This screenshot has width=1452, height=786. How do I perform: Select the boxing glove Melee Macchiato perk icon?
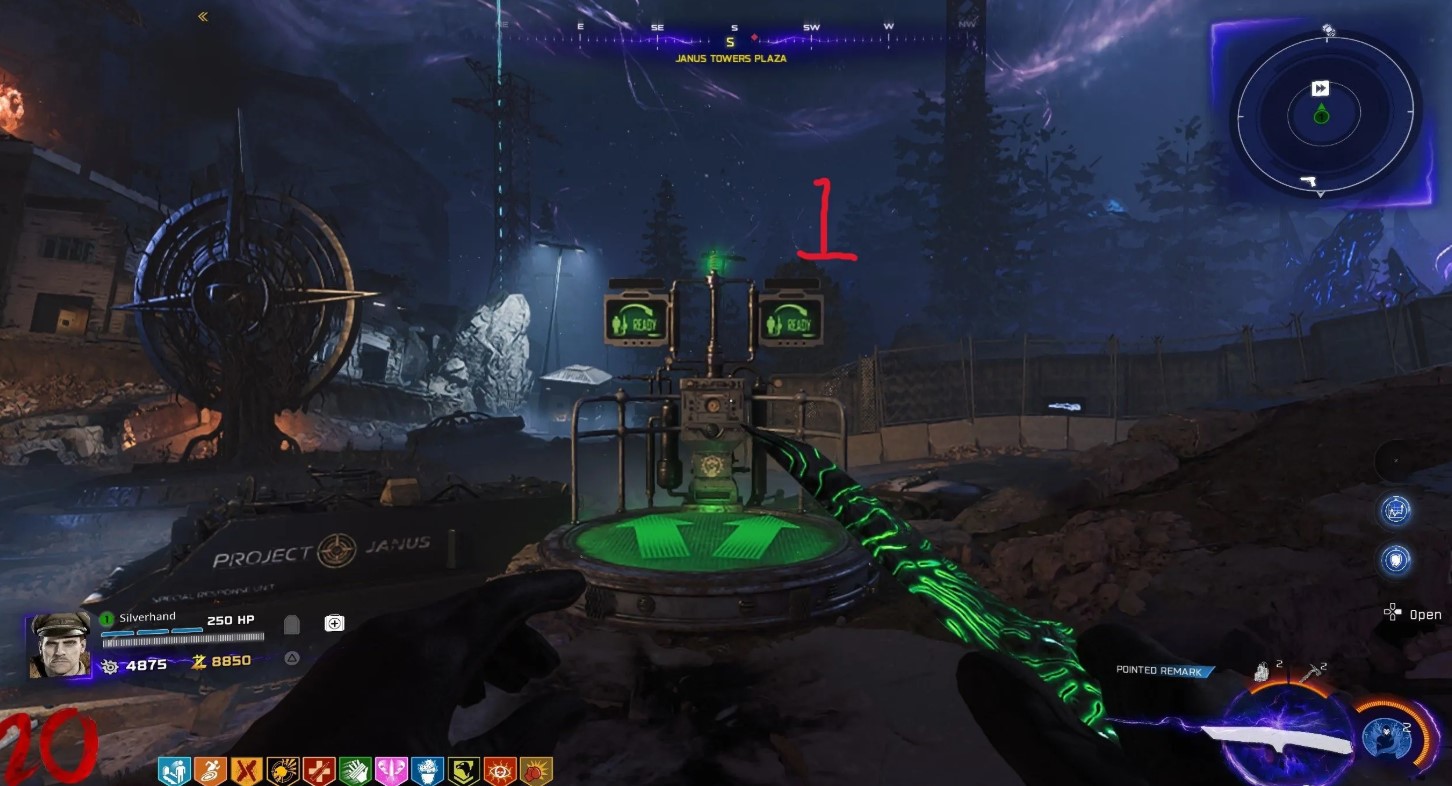(x=535, y=770)
